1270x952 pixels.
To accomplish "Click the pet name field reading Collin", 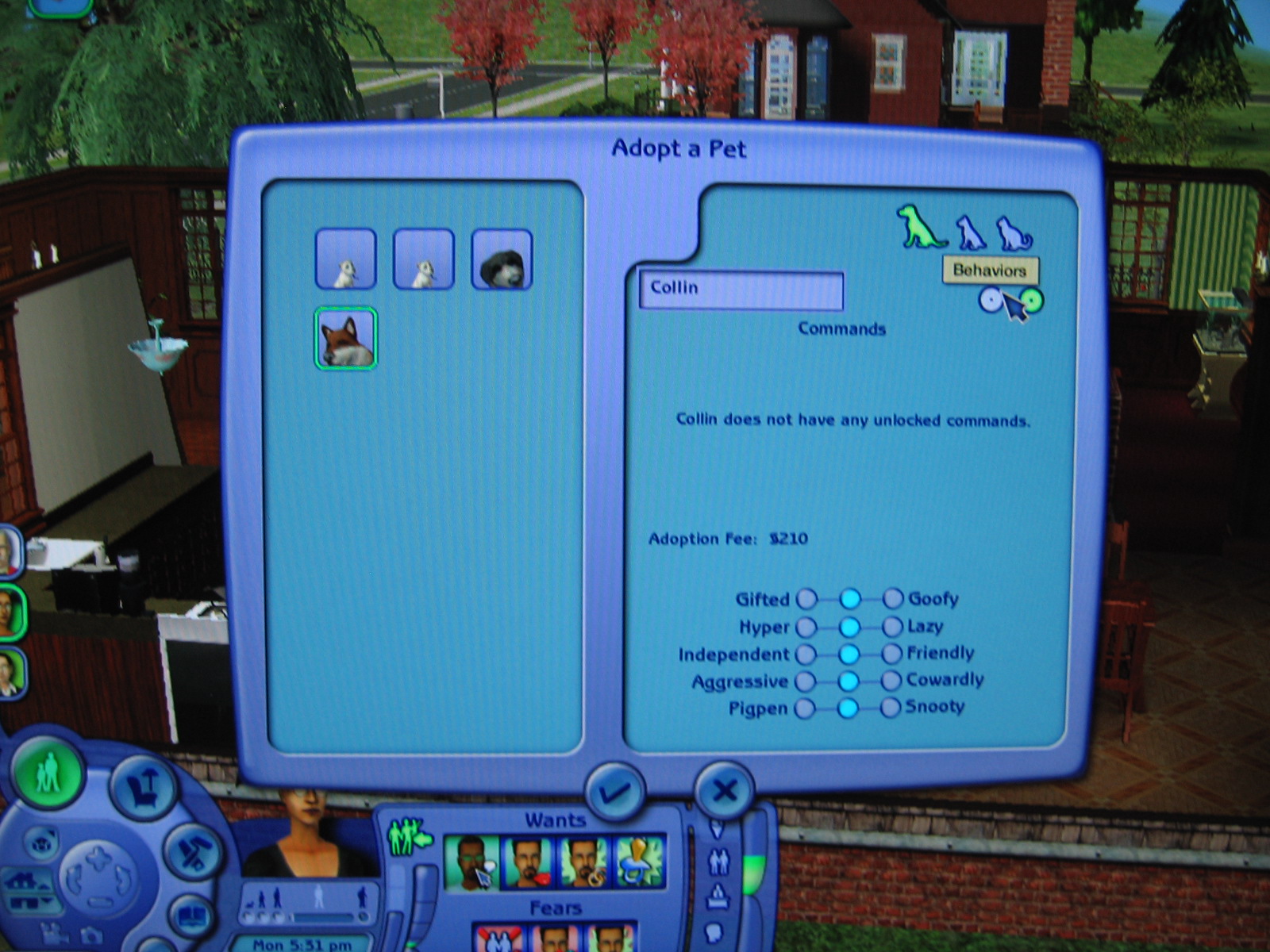I will (741, 289).
